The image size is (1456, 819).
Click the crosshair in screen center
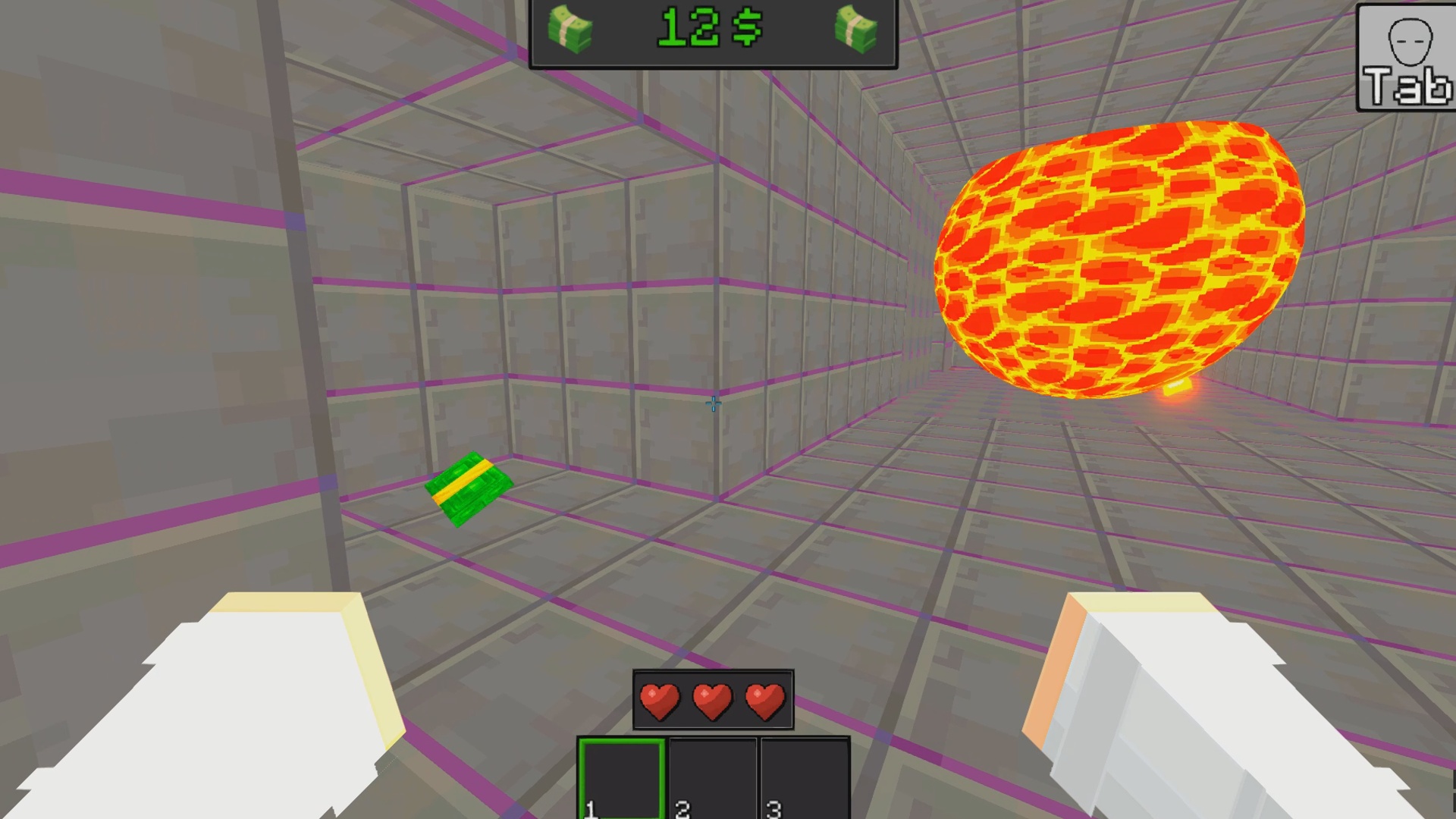[x=713, y=403]
